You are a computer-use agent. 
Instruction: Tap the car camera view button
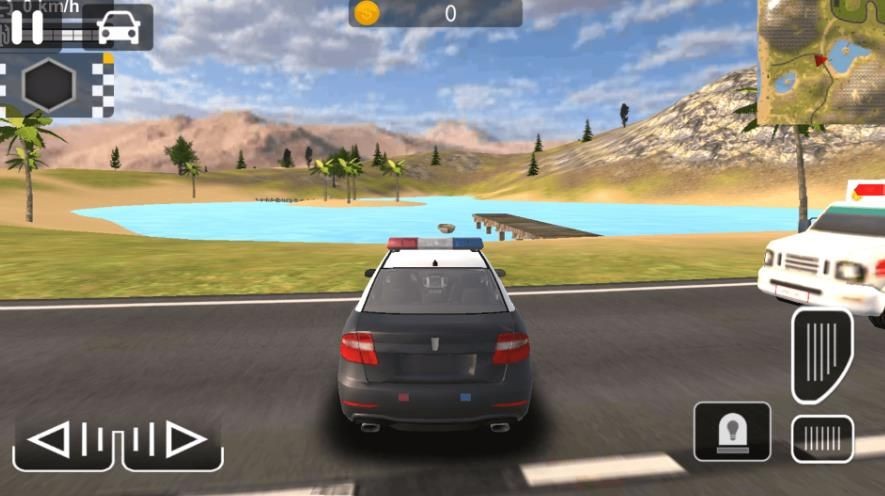click(x=118, y=28)
